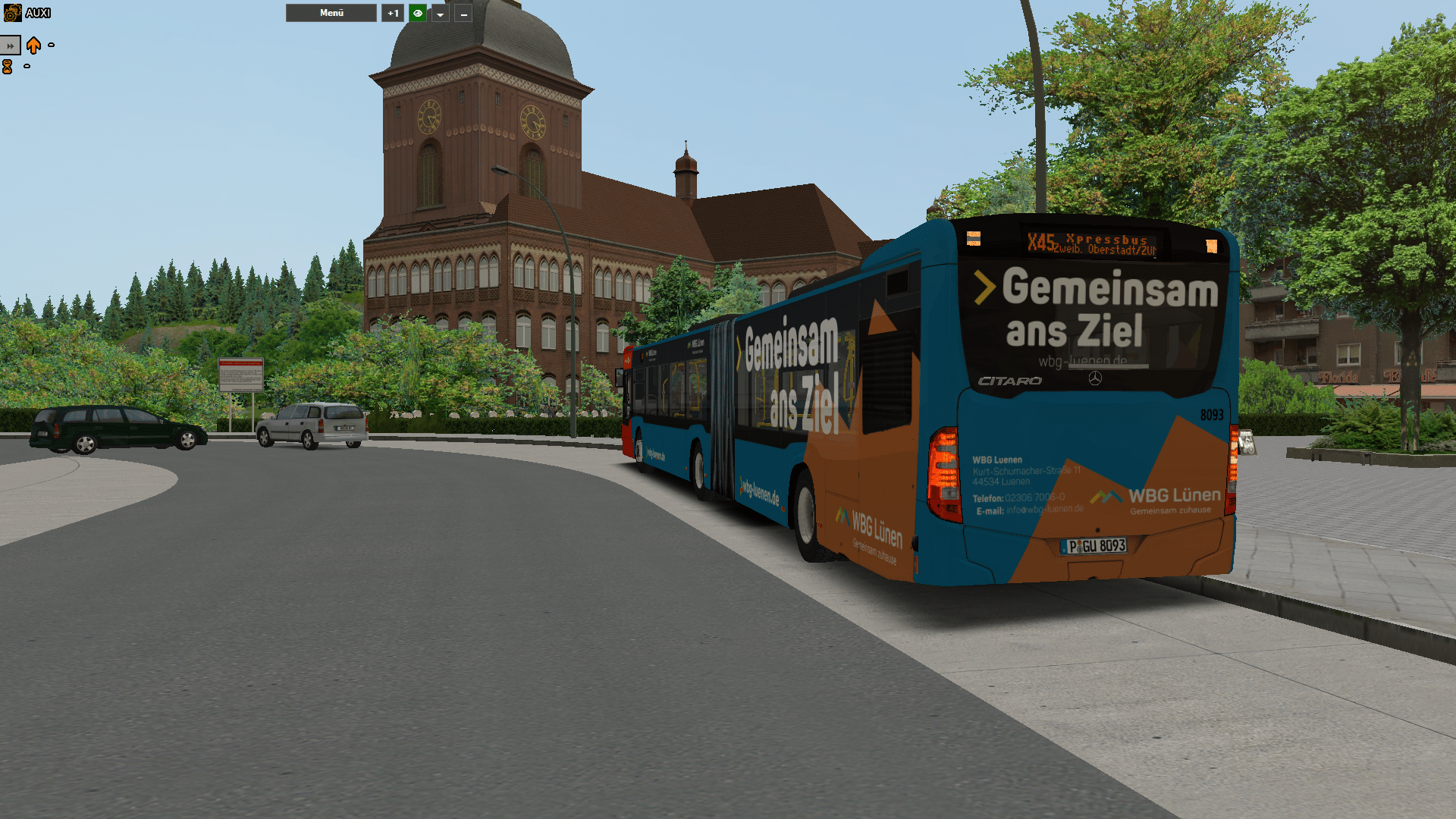This screenshot has height=819, width=1456.
Task: Expand the downward triangle dropdown
Action: click(x=440, y=13)
